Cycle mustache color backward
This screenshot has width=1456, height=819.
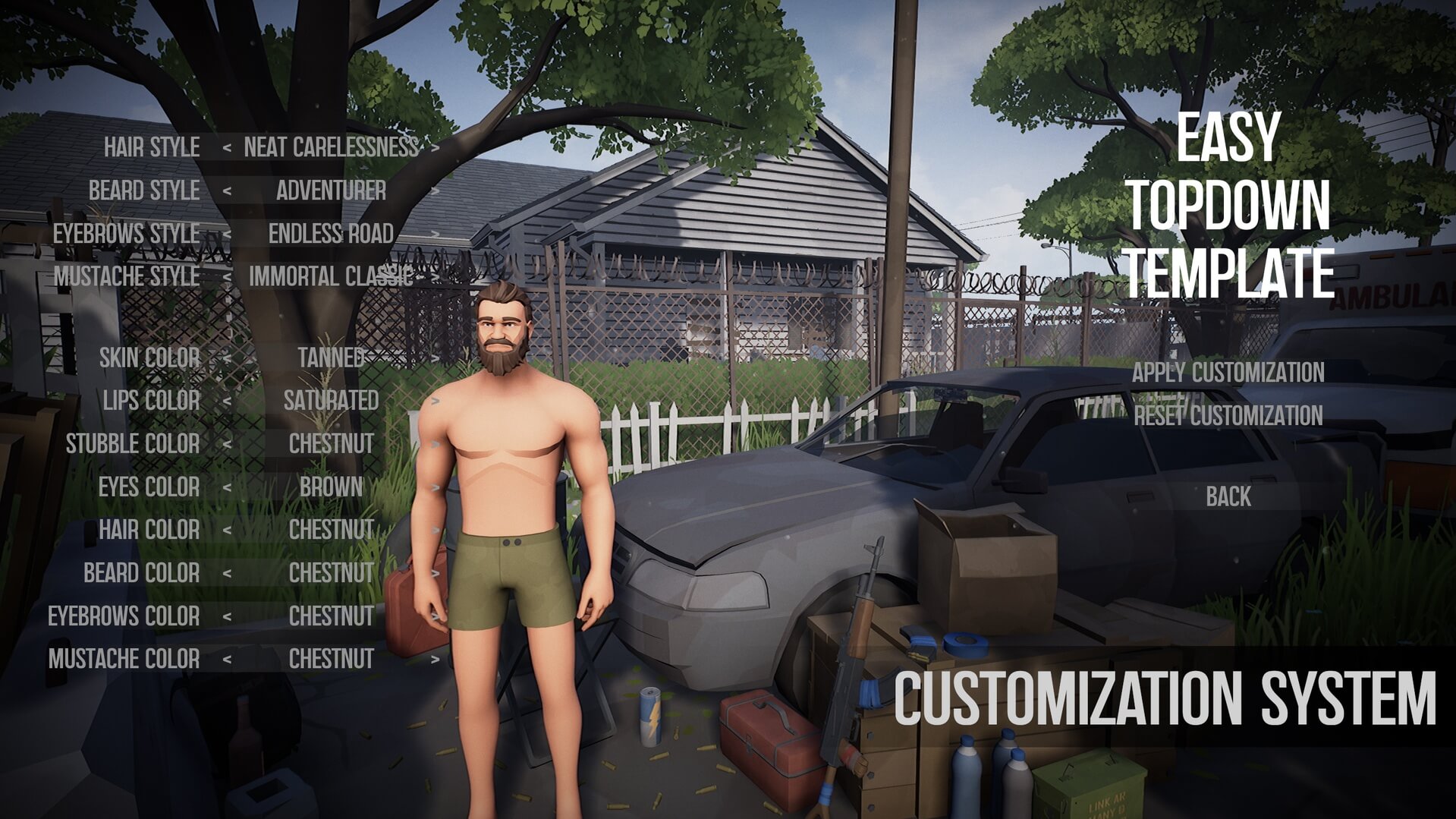click(x=227, y=660)
